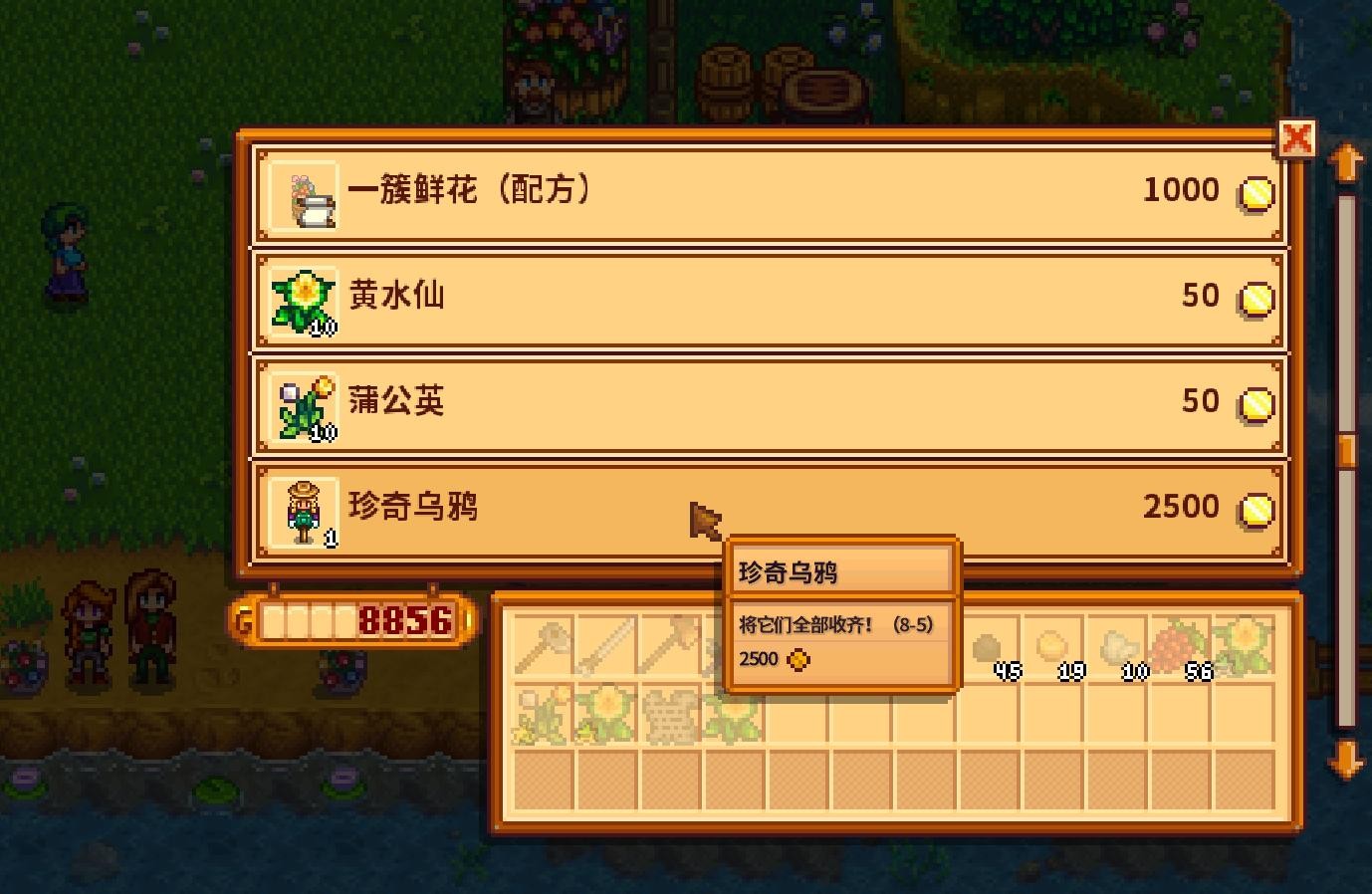
Task: Close the shop with the red X
Action: point(1298,139)
